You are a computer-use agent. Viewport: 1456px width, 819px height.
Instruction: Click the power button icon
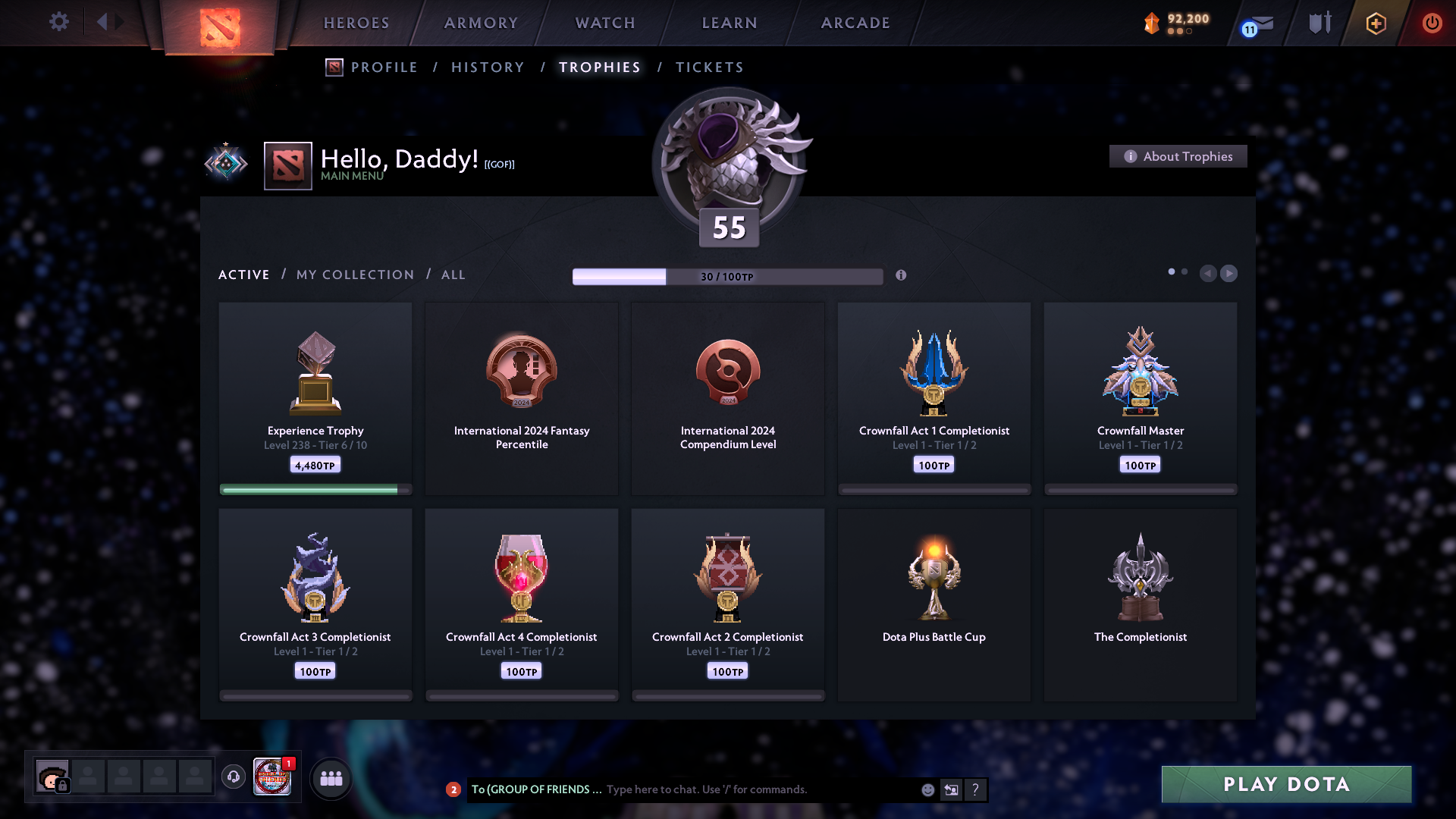tap(1432, 24)
